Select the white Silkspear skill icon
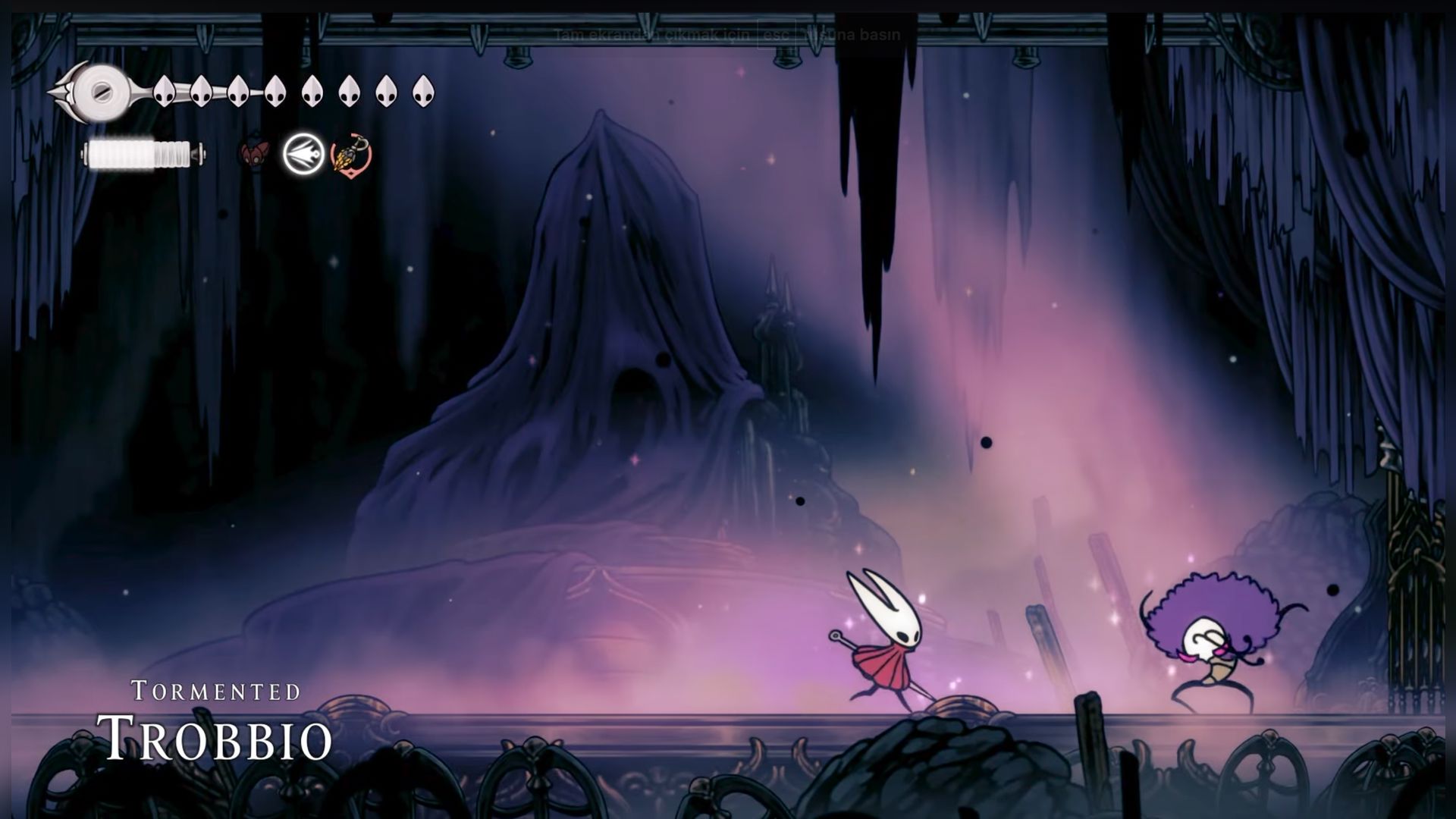 (303, 155)
